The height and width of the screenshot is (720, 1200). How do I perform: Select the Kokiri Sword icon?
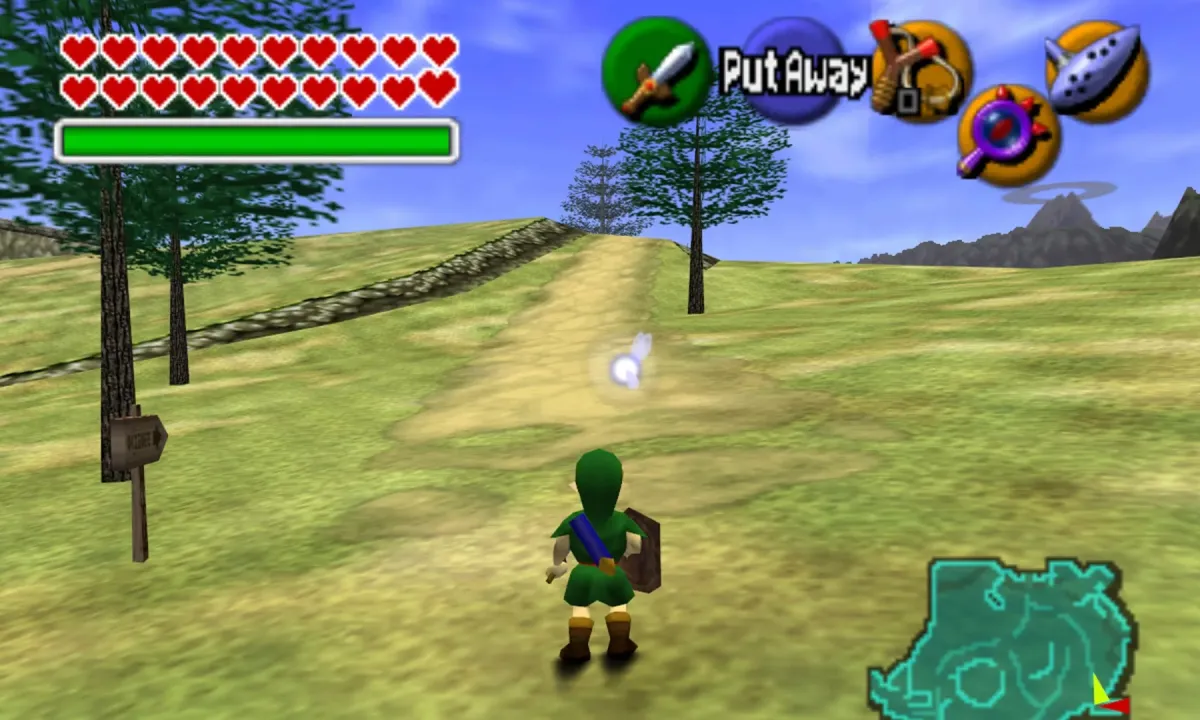point(656,72)
